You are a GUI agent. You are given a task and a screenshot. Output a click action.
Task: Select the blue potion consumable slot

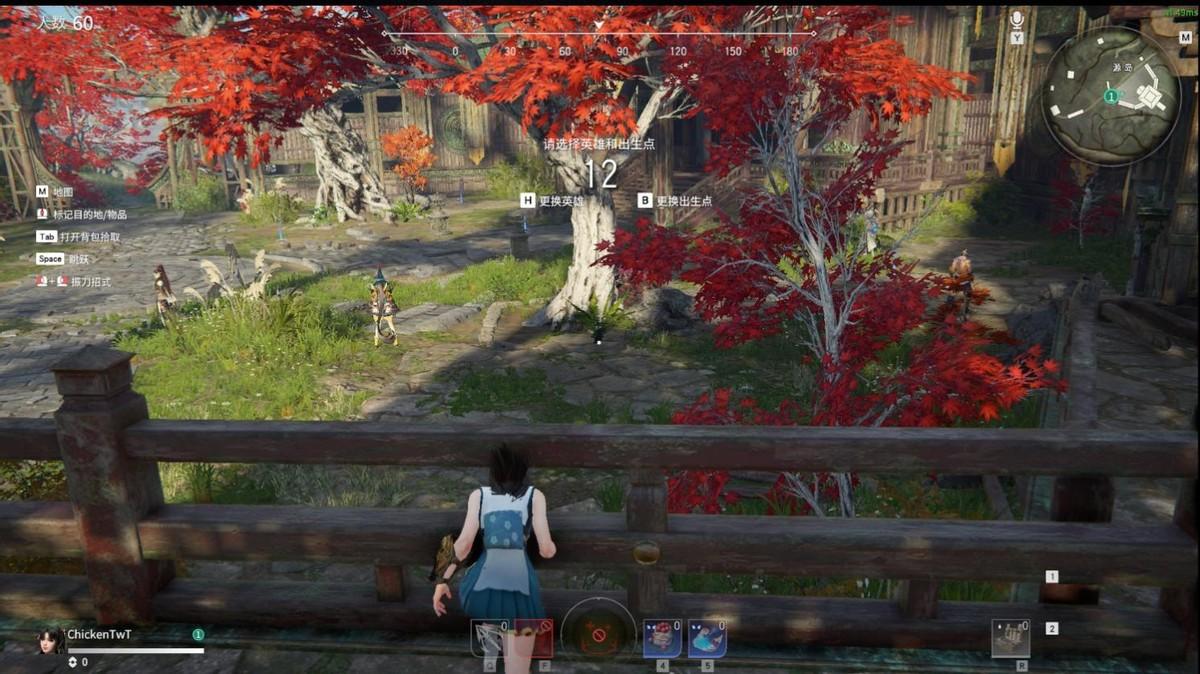point(707,637)
